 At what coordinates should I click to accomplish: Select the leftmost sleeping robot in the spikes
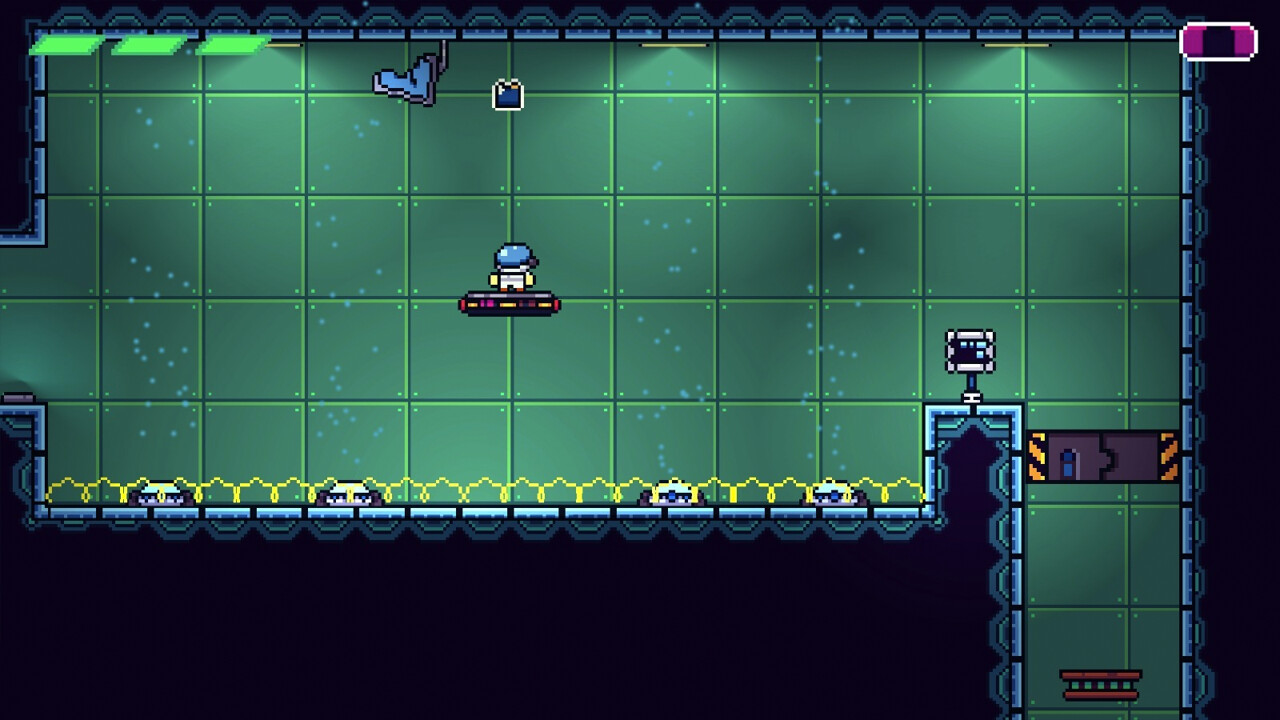pyautogui.click(x=160, y=492)
